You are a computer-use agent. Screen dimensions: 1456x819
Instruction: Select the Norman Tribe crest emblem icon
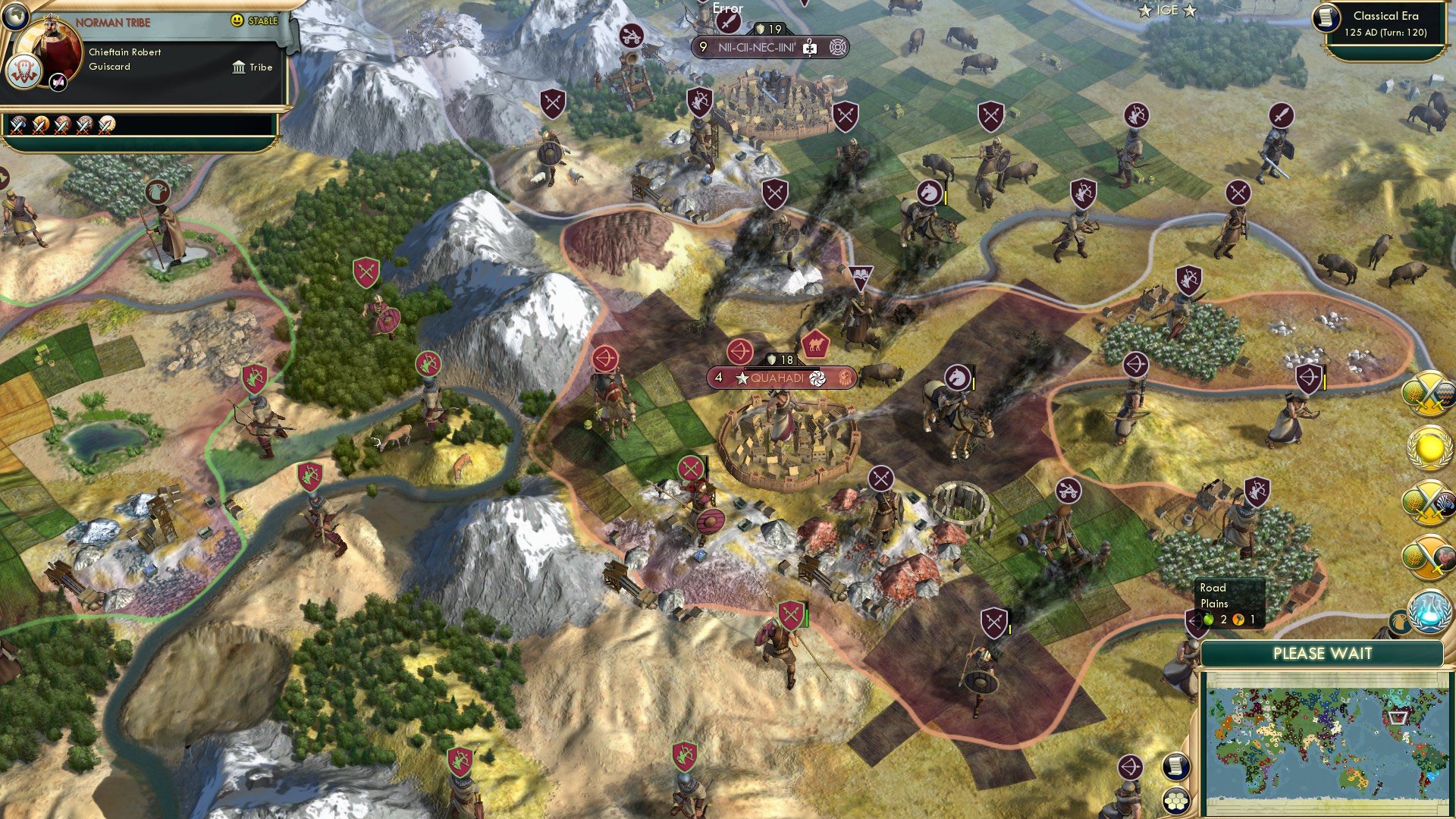(24, 71)
